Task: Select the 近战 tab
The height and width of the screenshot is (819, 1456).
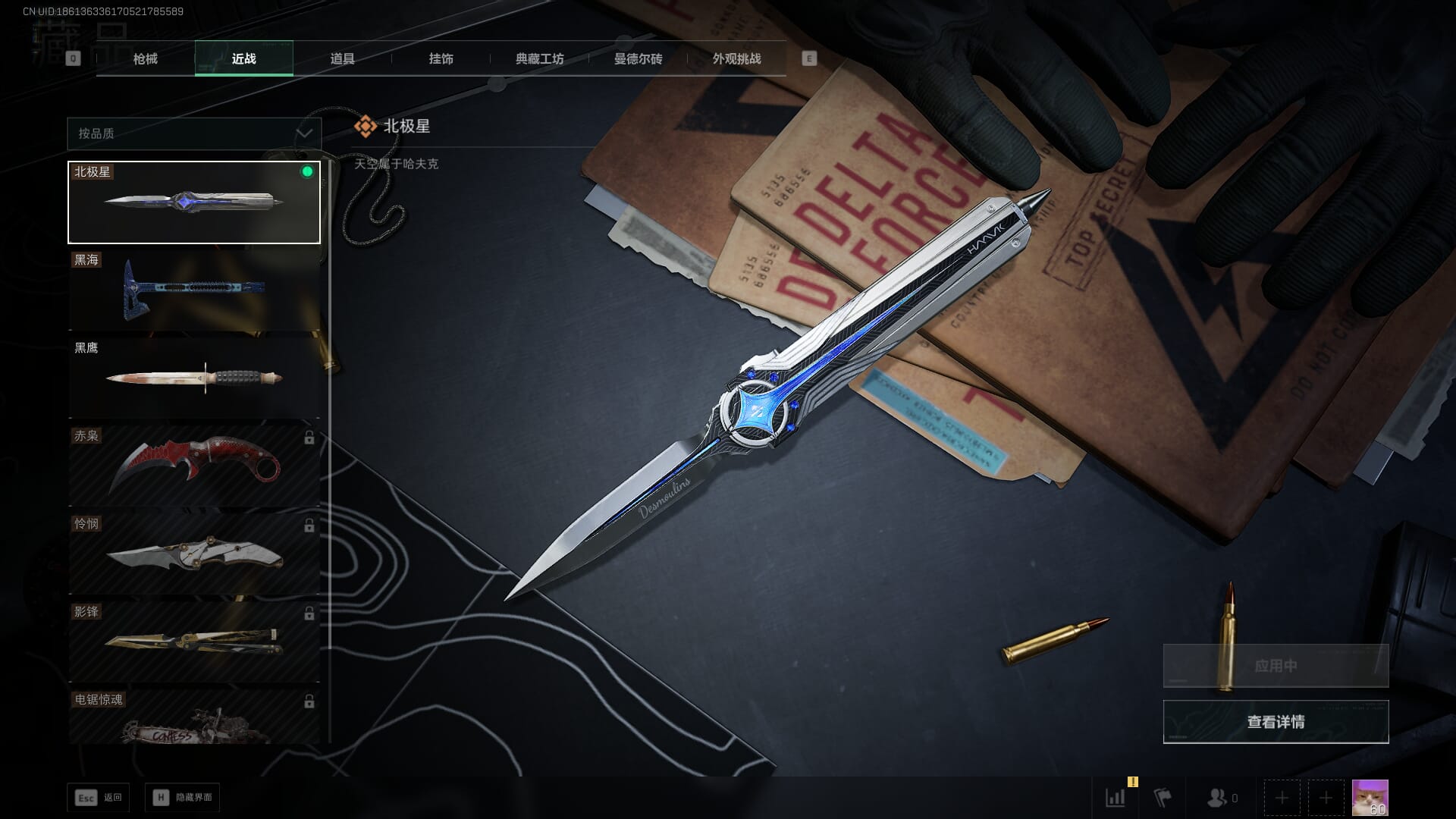Action: (x=243, y=59)
